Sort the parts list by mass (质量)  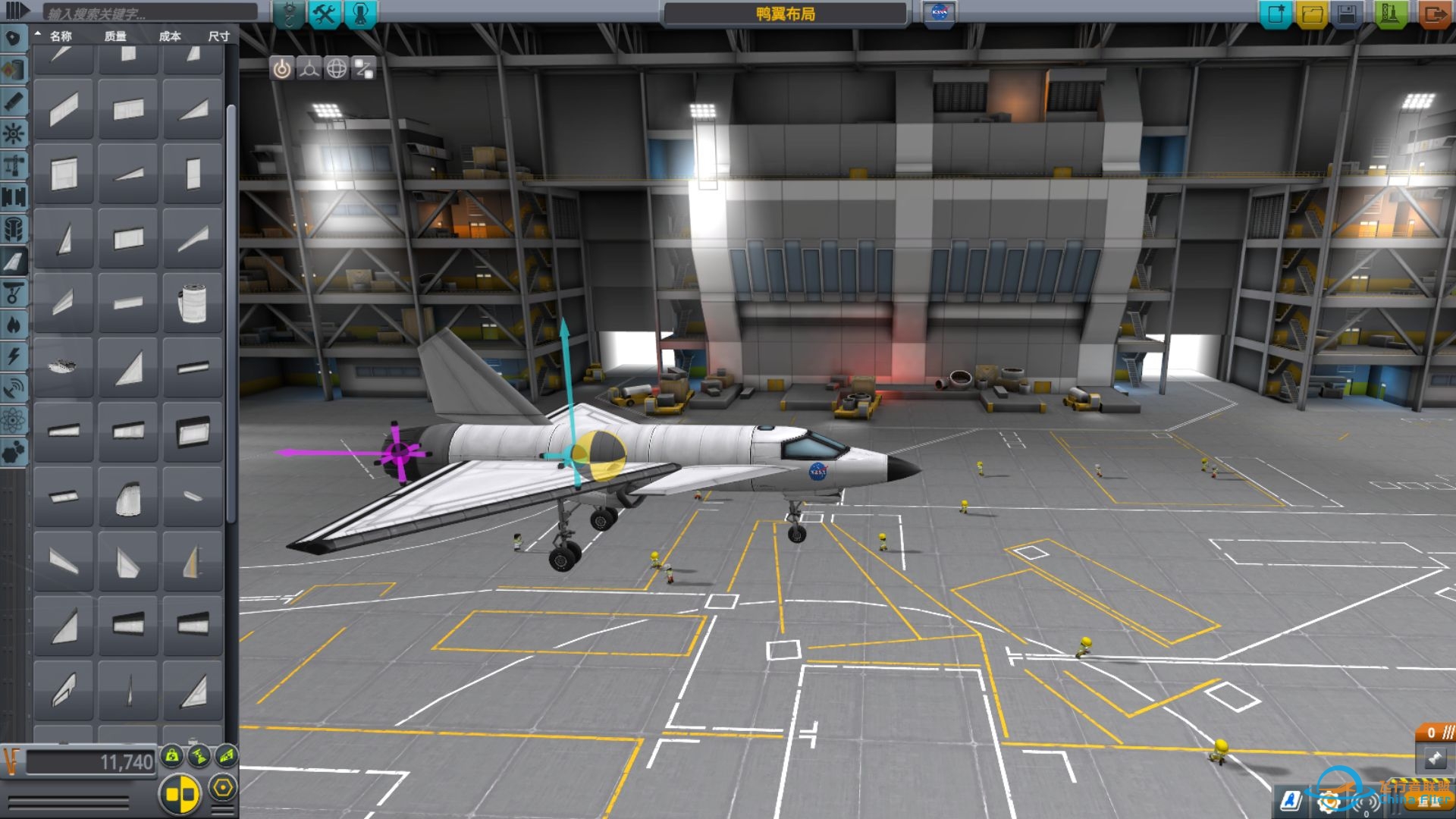click(x=115, y=36)
